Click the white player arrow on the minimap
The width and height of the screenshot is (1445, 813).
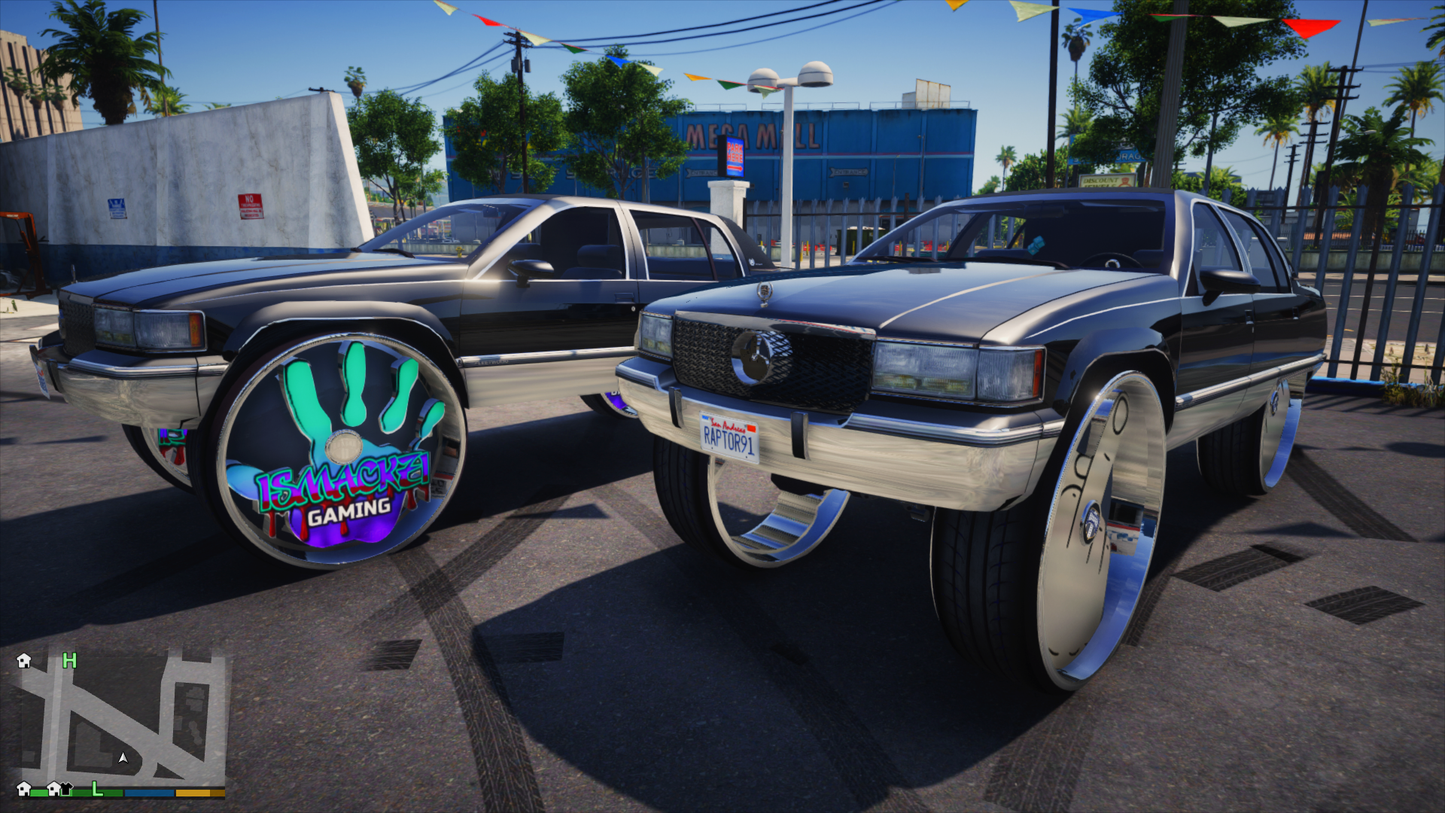point(123,759)
